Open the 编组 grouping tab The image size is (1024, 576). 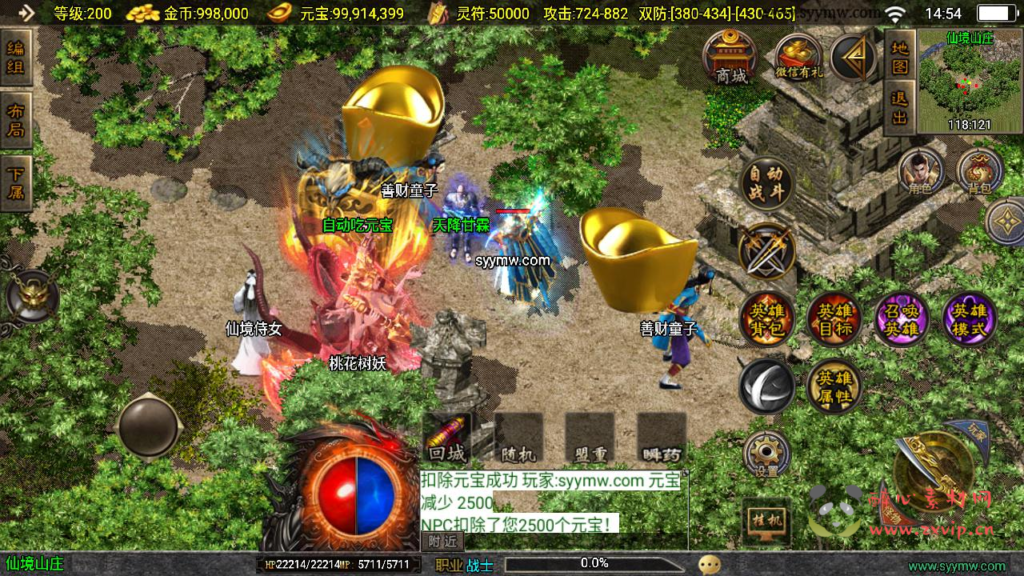(16, 59)
